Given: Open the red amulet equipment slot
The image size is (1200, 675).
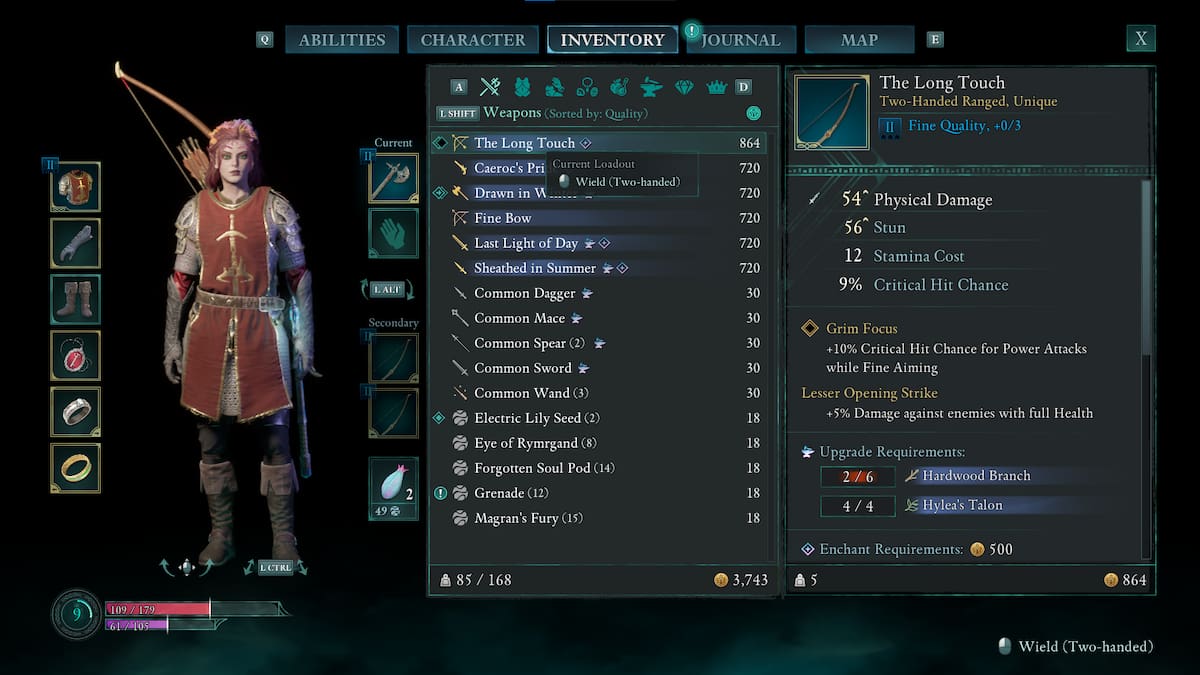Looking at the screenshot, I should pyautogui.click(x=76, y=356).
